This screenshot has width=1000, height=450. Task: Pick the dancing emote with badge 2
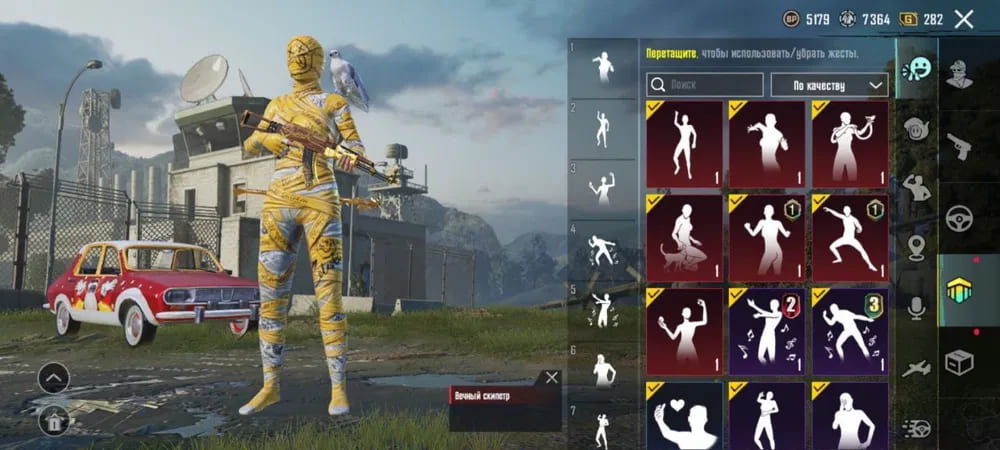click(x=767, y=331)
